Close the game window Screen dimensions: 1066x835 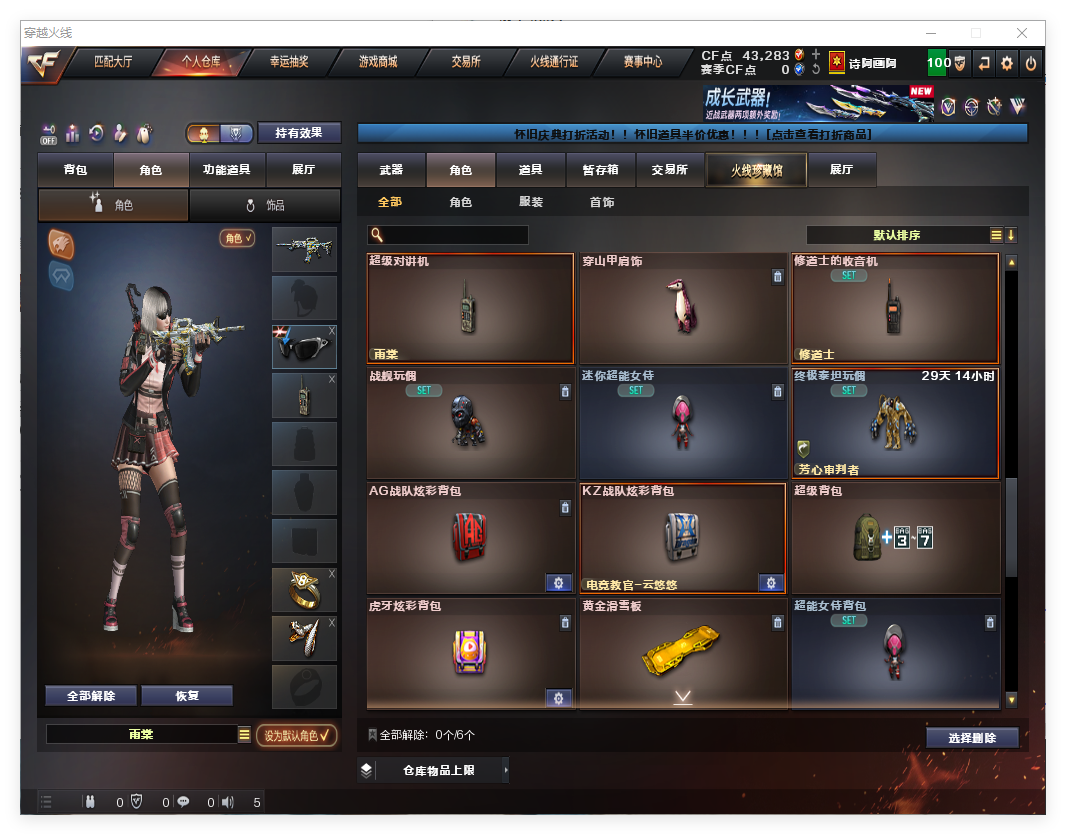coord(1022,33)
